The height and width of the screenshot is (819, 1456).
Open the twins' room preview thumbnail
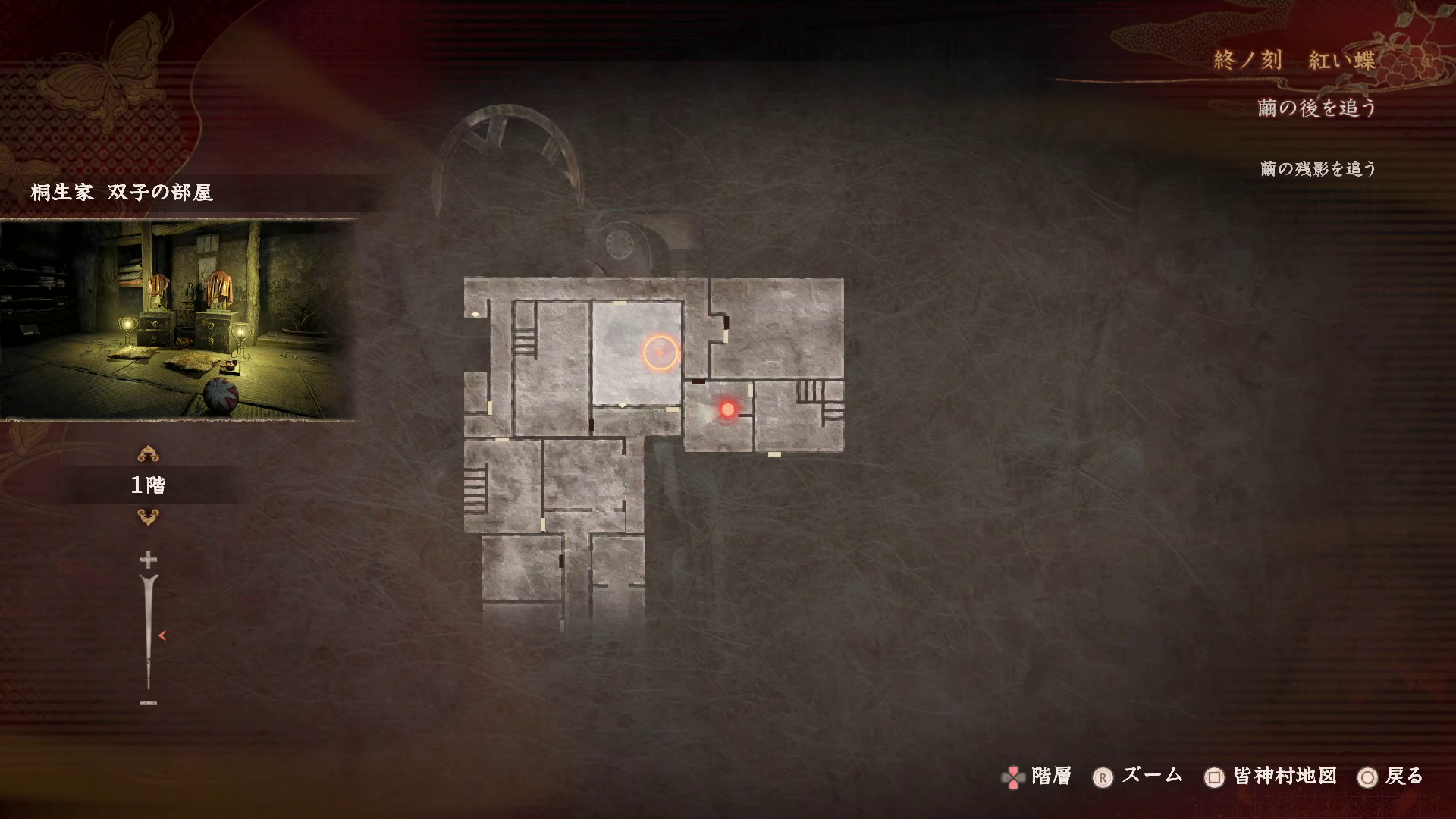click(x=178, y=319)
